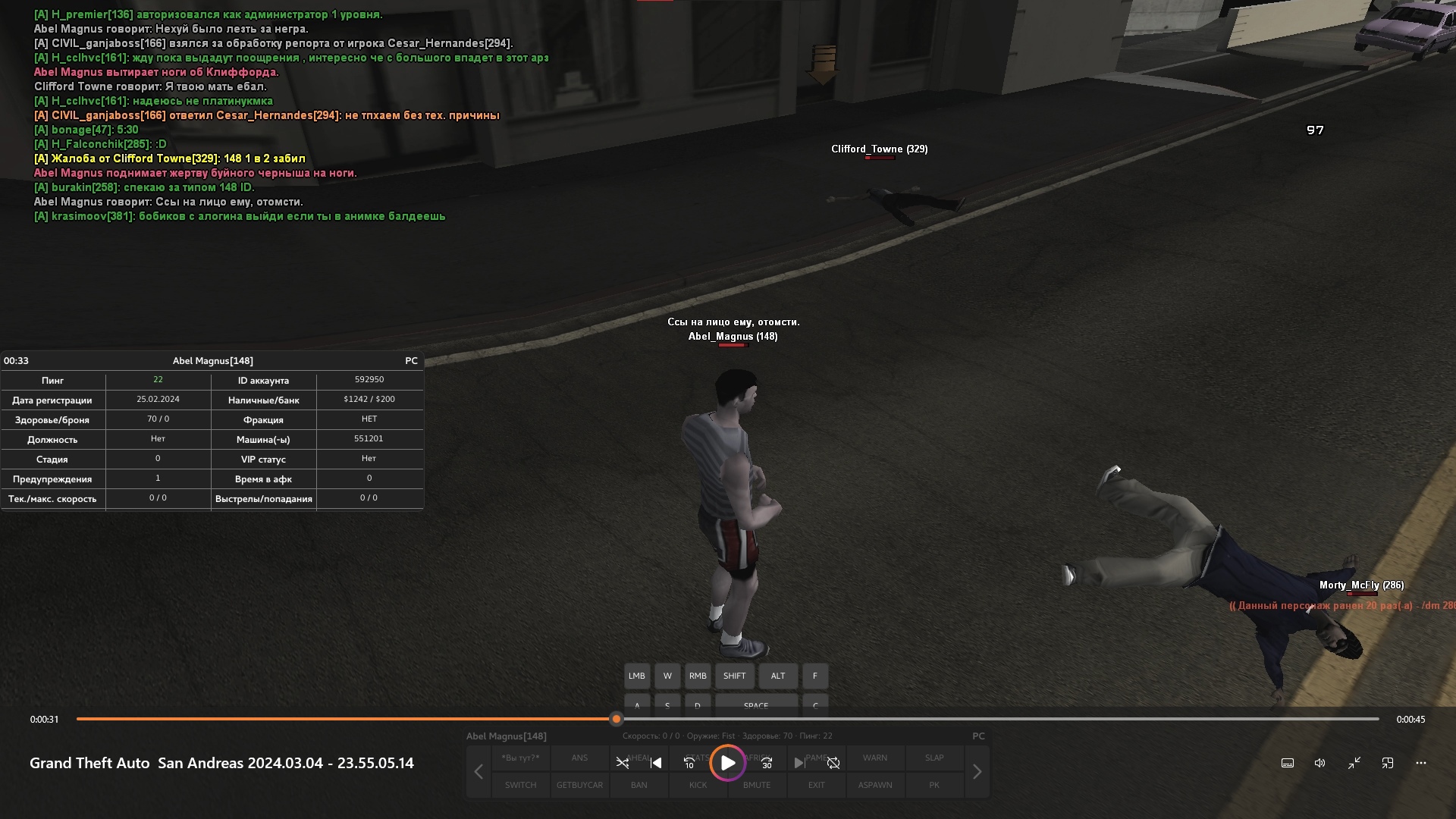The height and width of the screenshot is (819, 1456).
Task: Open the BAN action for Abel Magnus
Action: 639,785
